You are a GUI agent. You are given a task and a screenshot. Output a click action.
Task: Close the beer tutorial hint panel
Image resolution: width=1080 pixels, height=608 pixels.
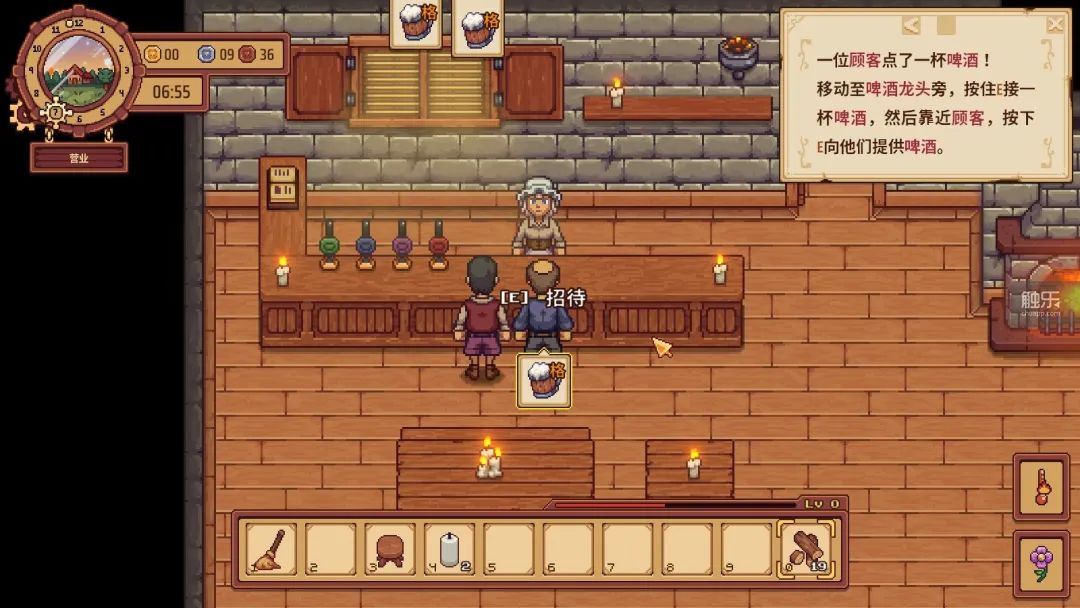(1055, 24)
